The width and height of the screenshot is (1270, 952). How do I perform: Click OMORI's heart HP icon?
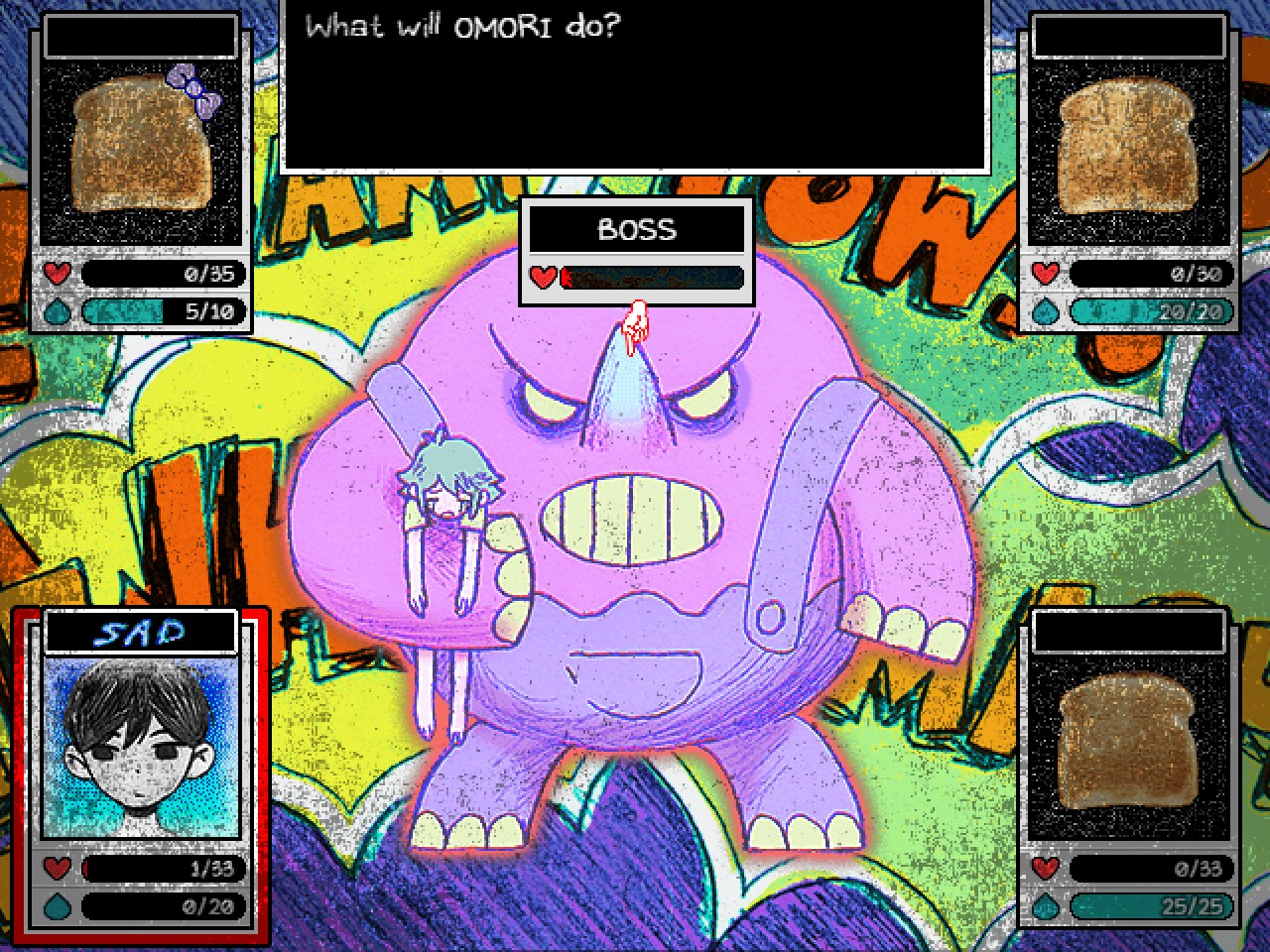click(57, 869)
